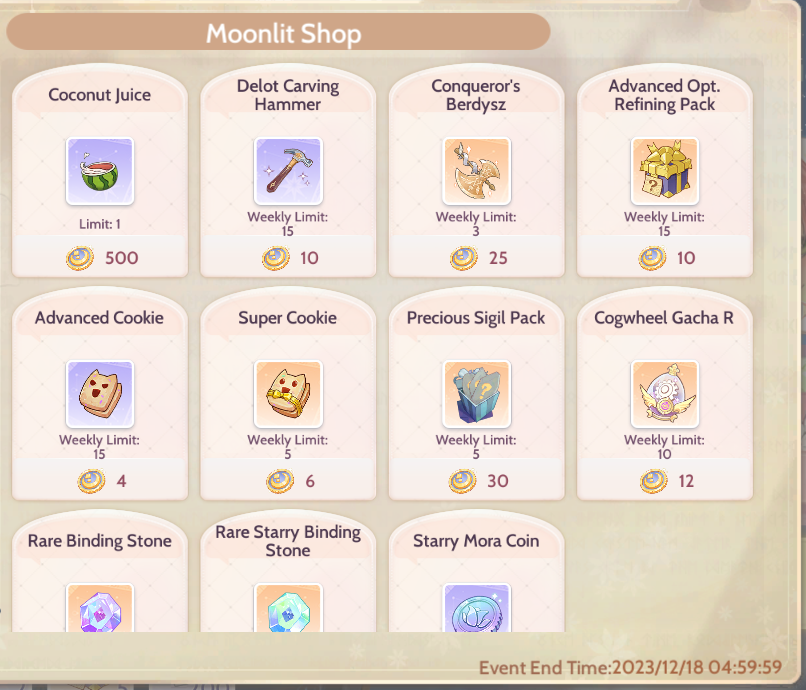
Task: Pick the Conqueror's Berdysz axe
Action: click(476, 171)
